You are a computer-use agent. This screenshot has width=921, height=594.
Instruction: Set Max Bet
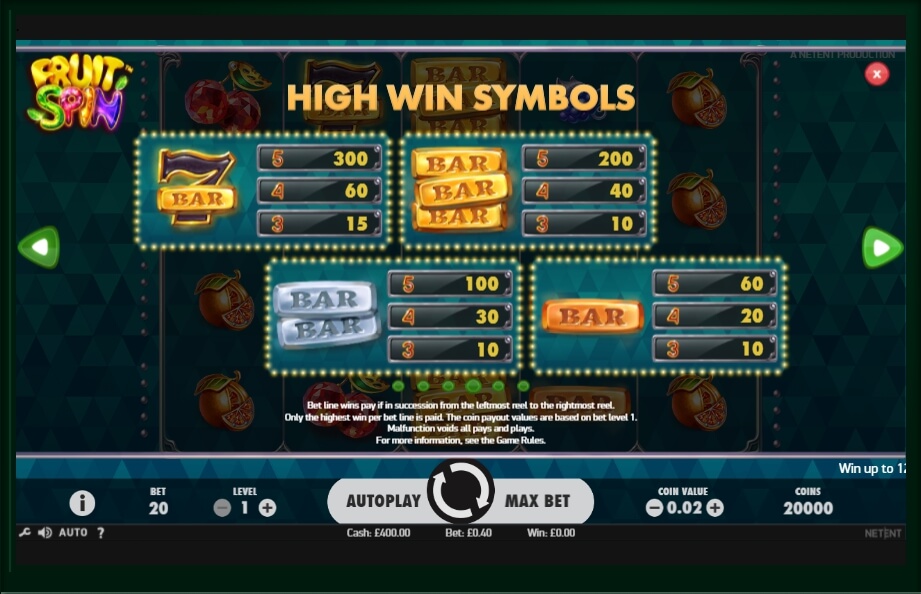coord(537,500)
